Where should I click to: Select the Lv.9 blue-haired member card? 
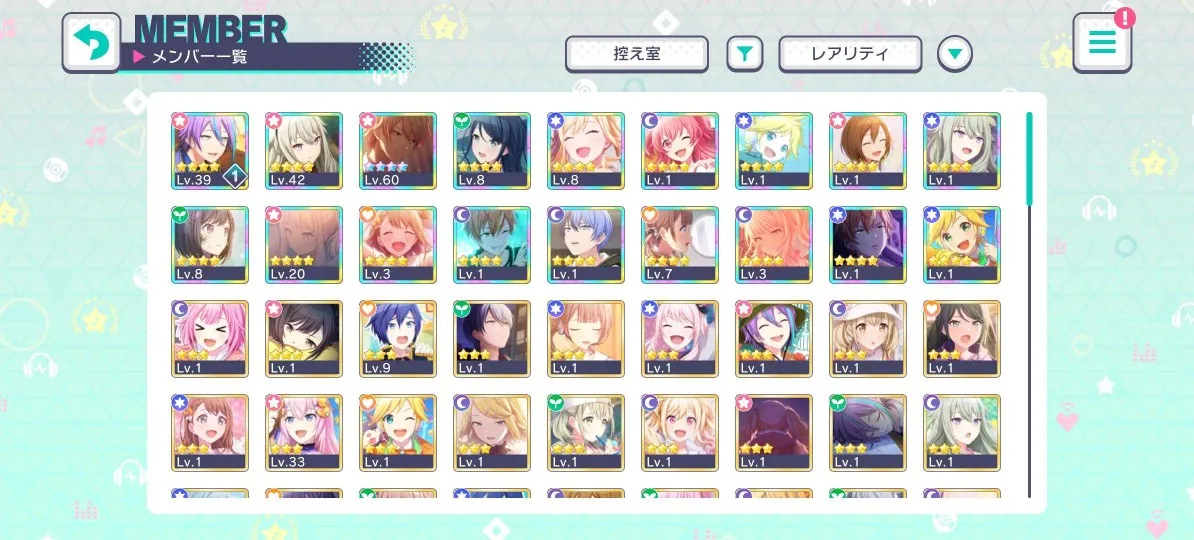coord(397,339)
